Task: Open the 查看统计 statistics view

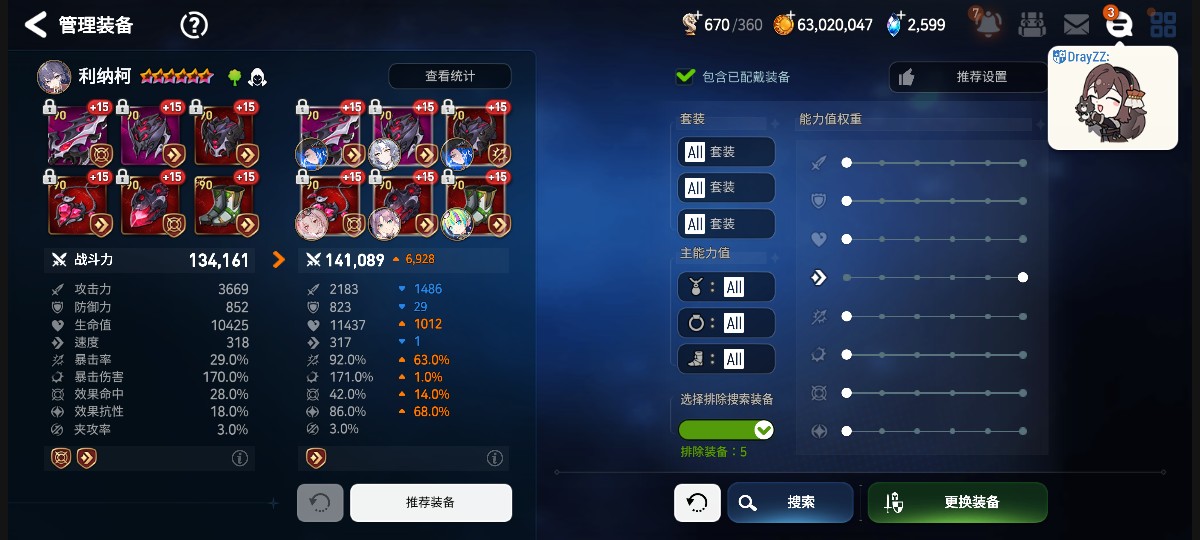Action: (x=449, y=76)
